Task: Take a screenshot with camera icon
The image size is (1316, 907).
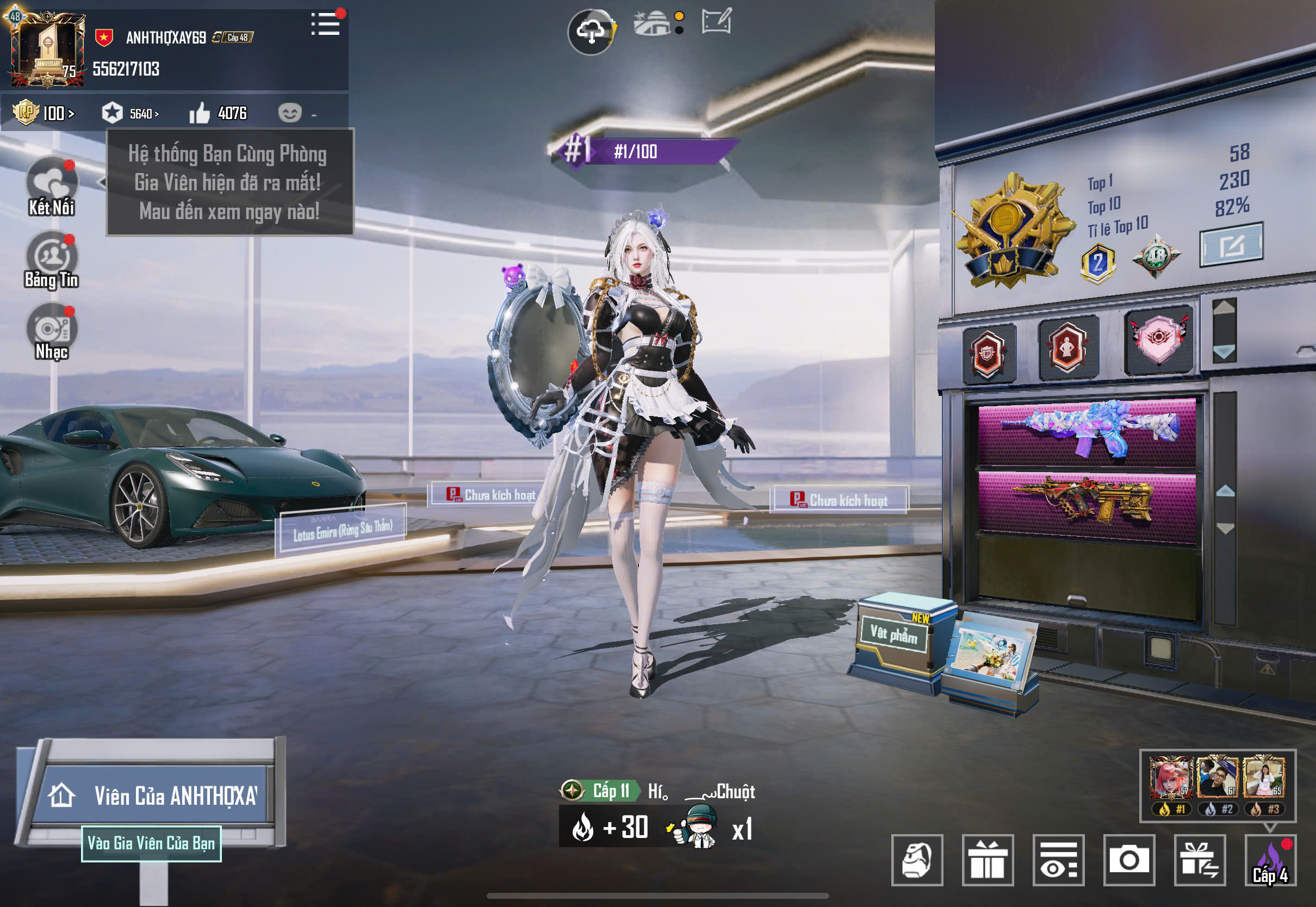Action: [x=1128, y=860]
